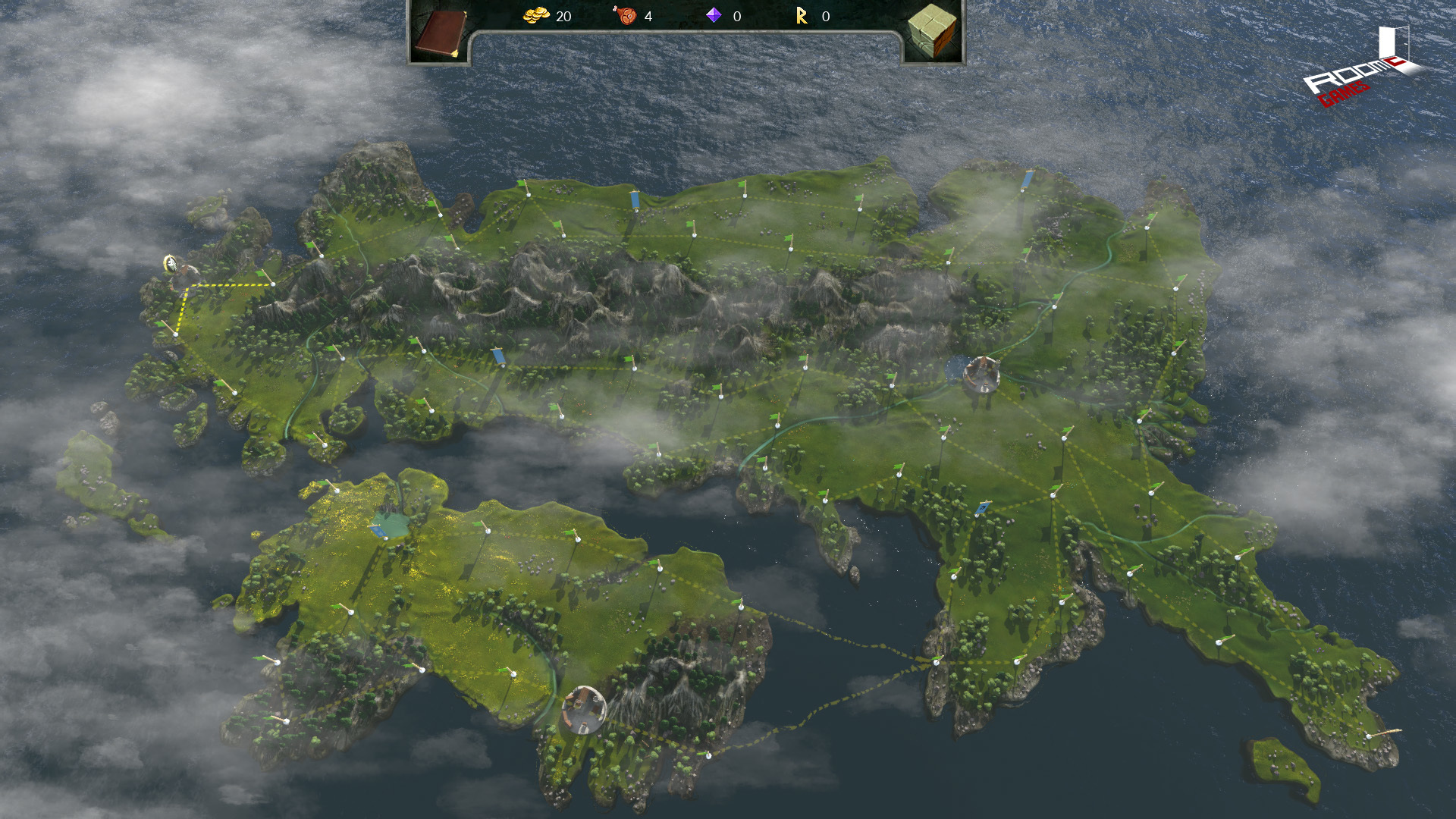Click the blue flag in the central valley
Viewport: 1456px width, 819px height.
[x=500, y=355]
